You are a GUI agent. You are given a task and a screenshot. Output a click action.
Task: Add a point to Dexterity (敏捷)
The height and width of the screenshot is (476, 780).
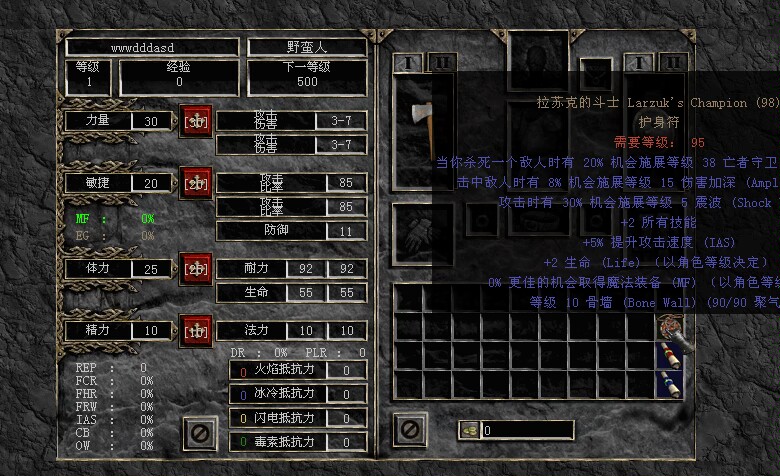tap(196, 183)
